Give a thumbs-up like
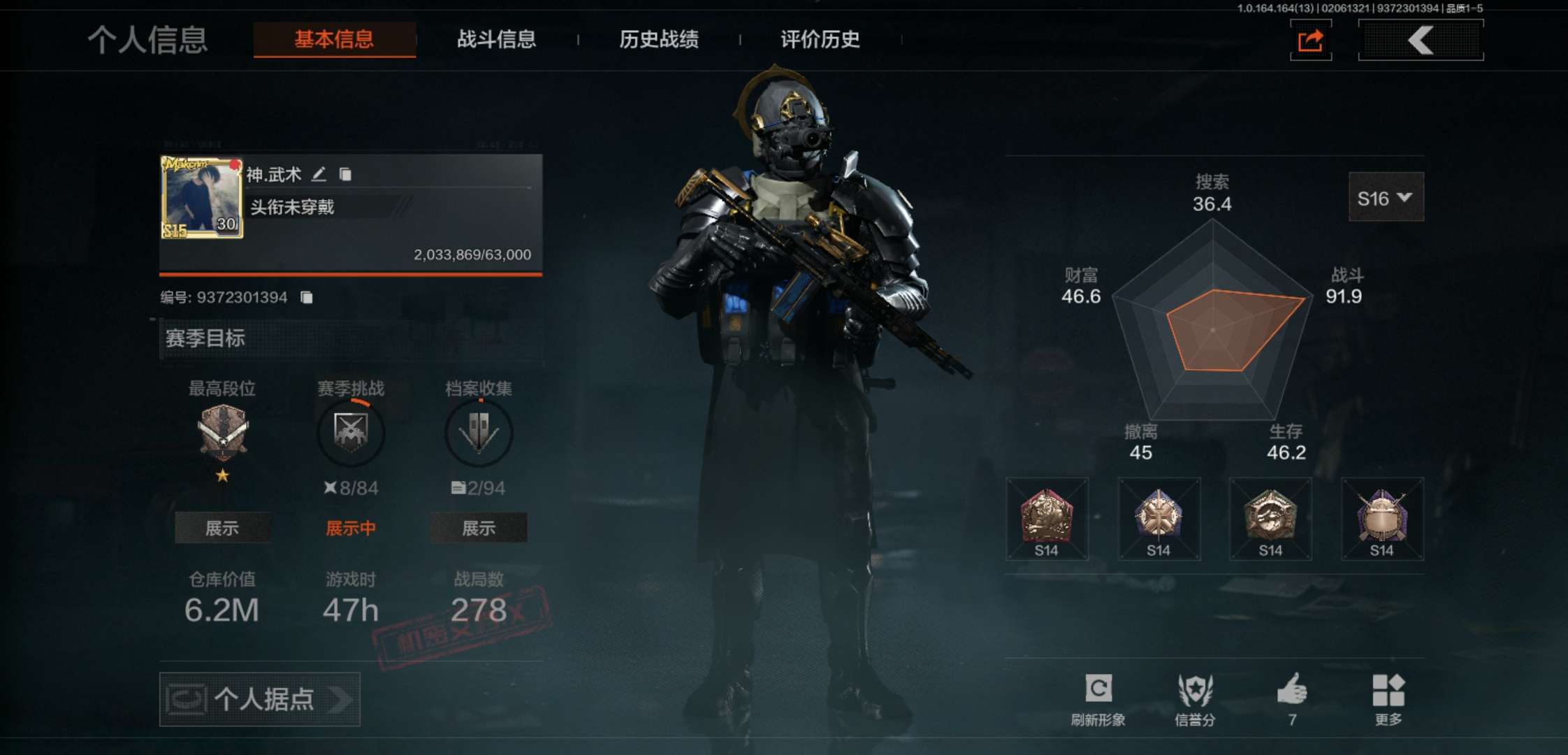 (1292, 698)
